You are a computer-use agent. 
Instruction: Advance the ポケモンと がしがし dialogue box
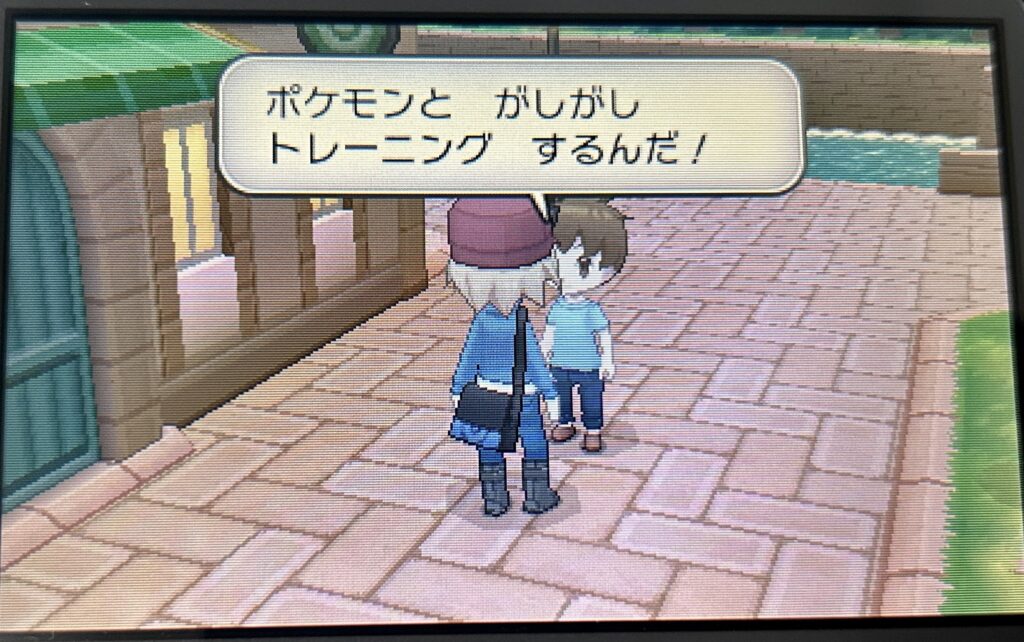pos(511,125)
